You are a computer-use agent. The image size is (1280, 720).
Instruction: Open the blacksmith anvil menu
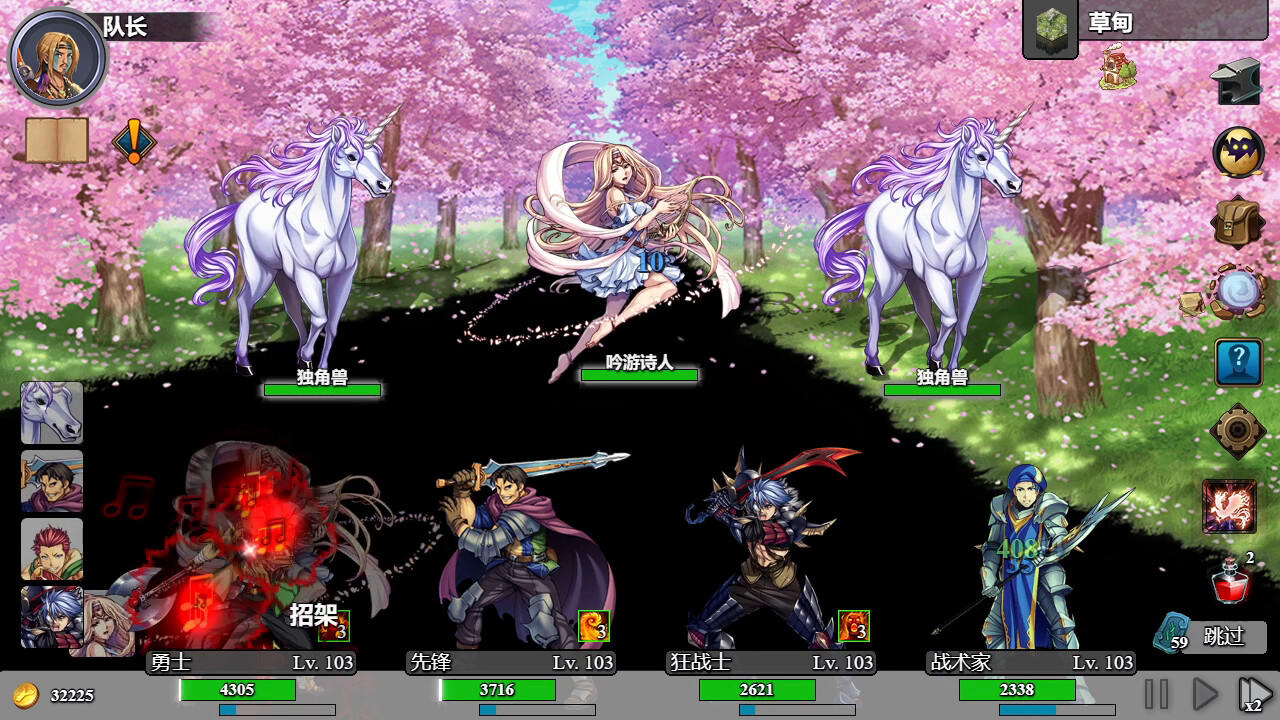tap(1236, 82)
